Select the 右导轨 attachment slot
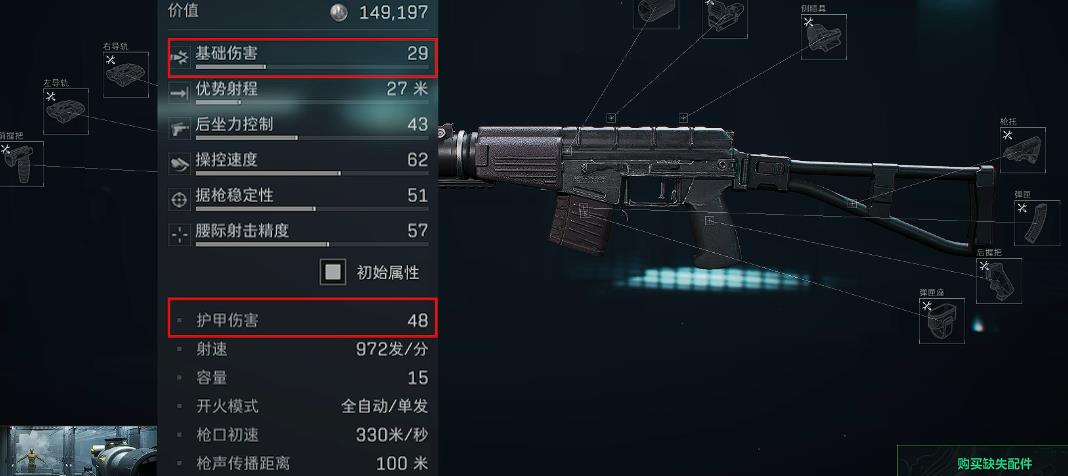The image size is (1068, 476). [x=126, y=74]
